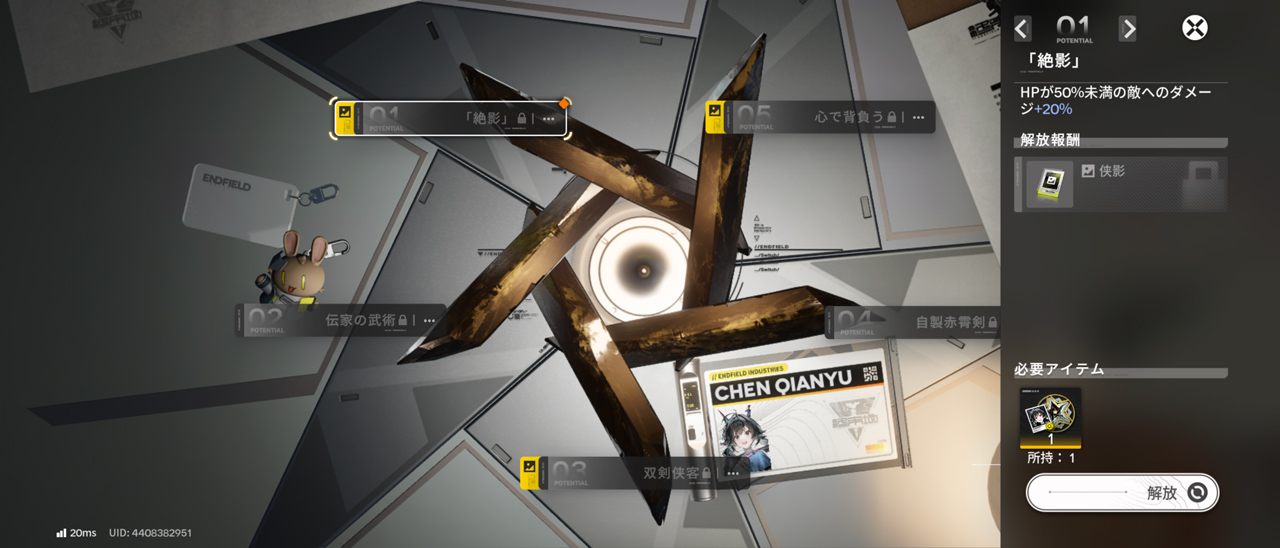Inspect the required potential token item
Viewport: 1280px width, 548px height.
(1050, 418)
